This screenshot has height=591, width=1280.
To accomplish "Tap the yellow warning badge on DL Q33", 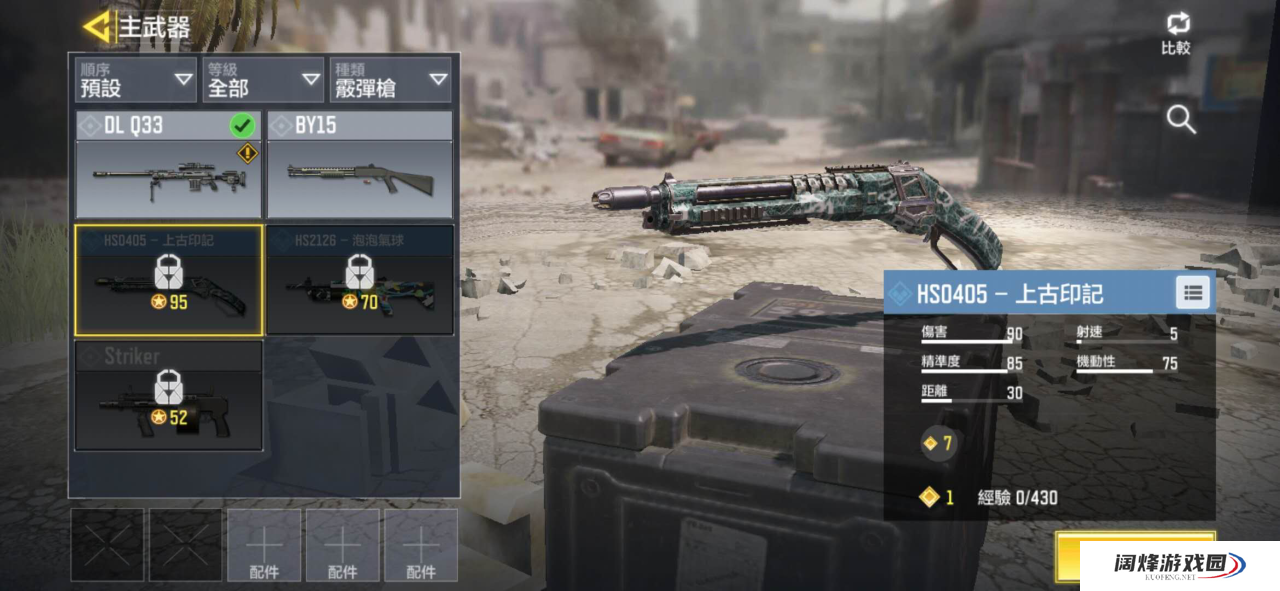I will [x=247, y=154].
